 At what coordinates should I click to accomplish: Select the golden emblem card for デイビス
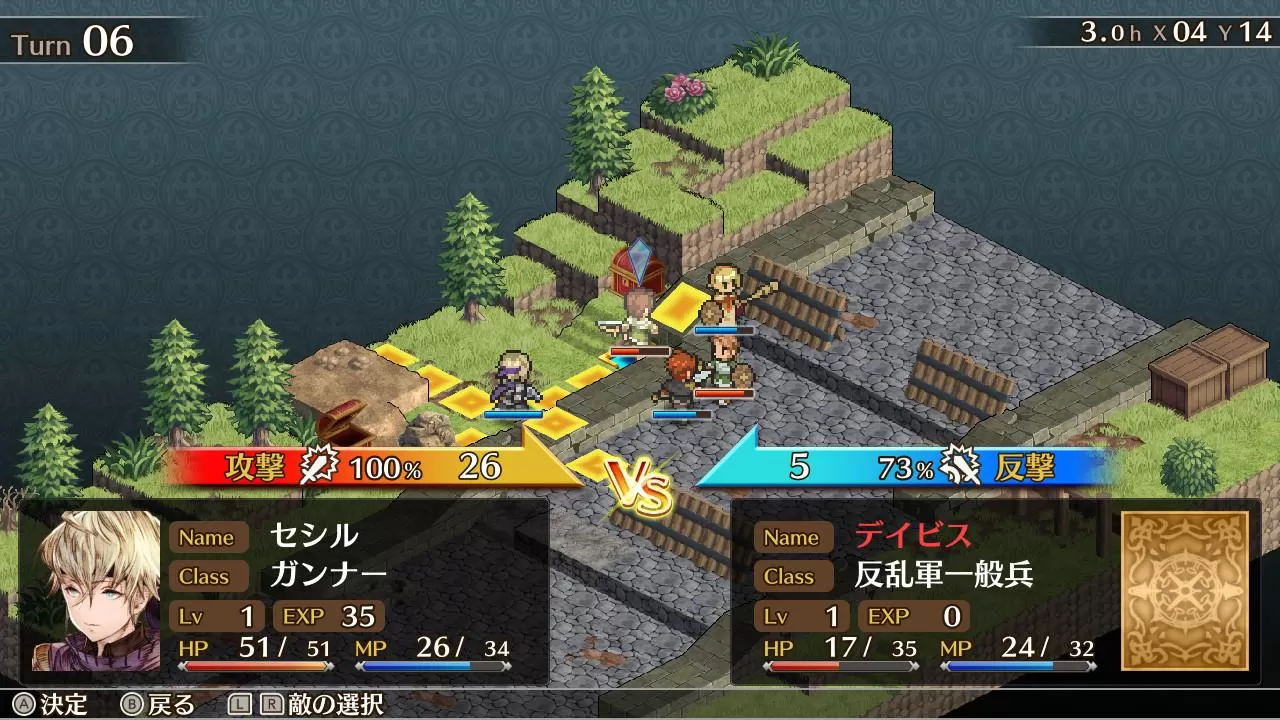[x=1185, y=590]
